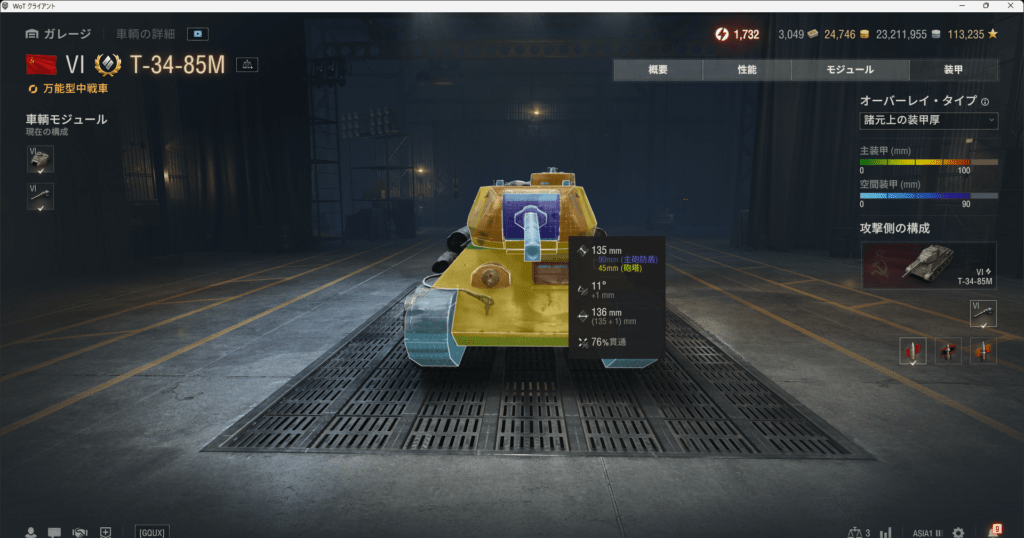Viewport: 1024px width, 538px height.
Task: Show the モジュール (Modules) tab
Action: pyautogui.click(x=850, y=70)
